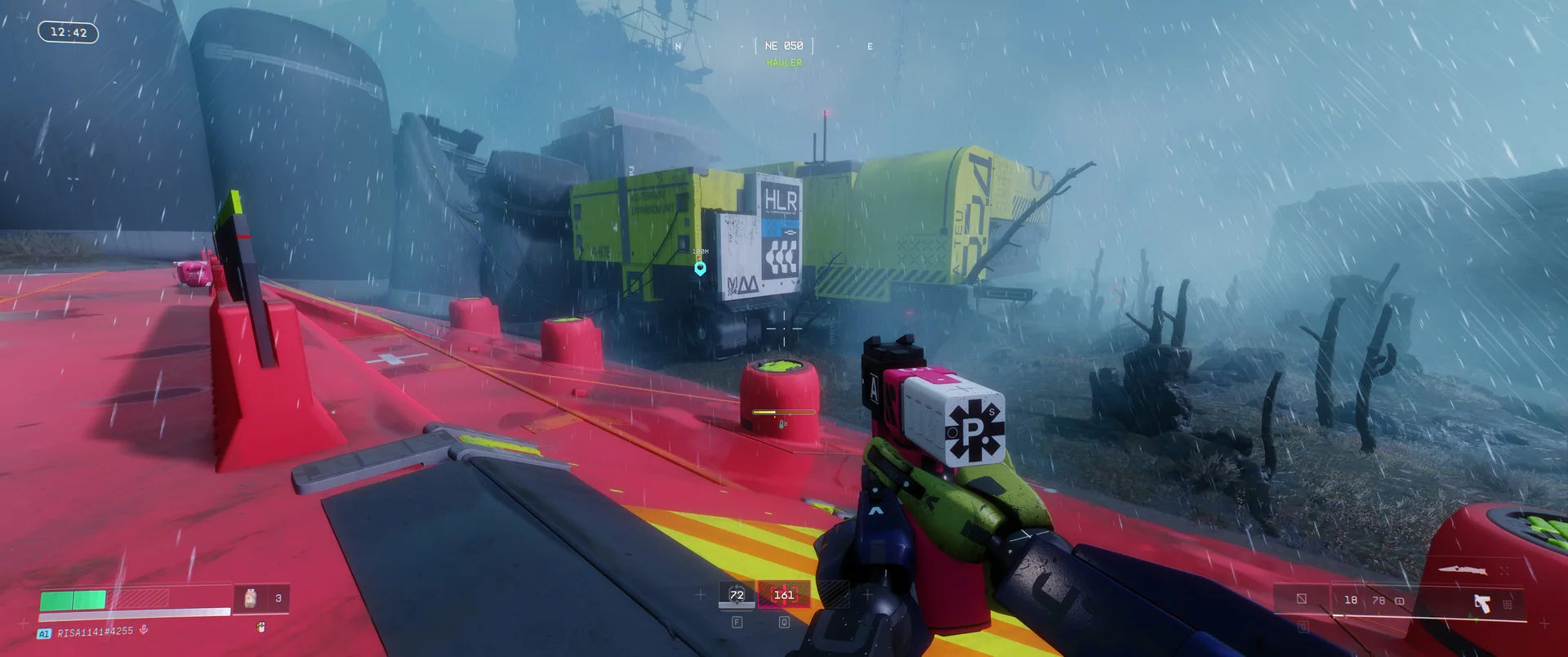Select the consumable item slot with count 3
1568x657 pixels.
click(x=261, y=599)
